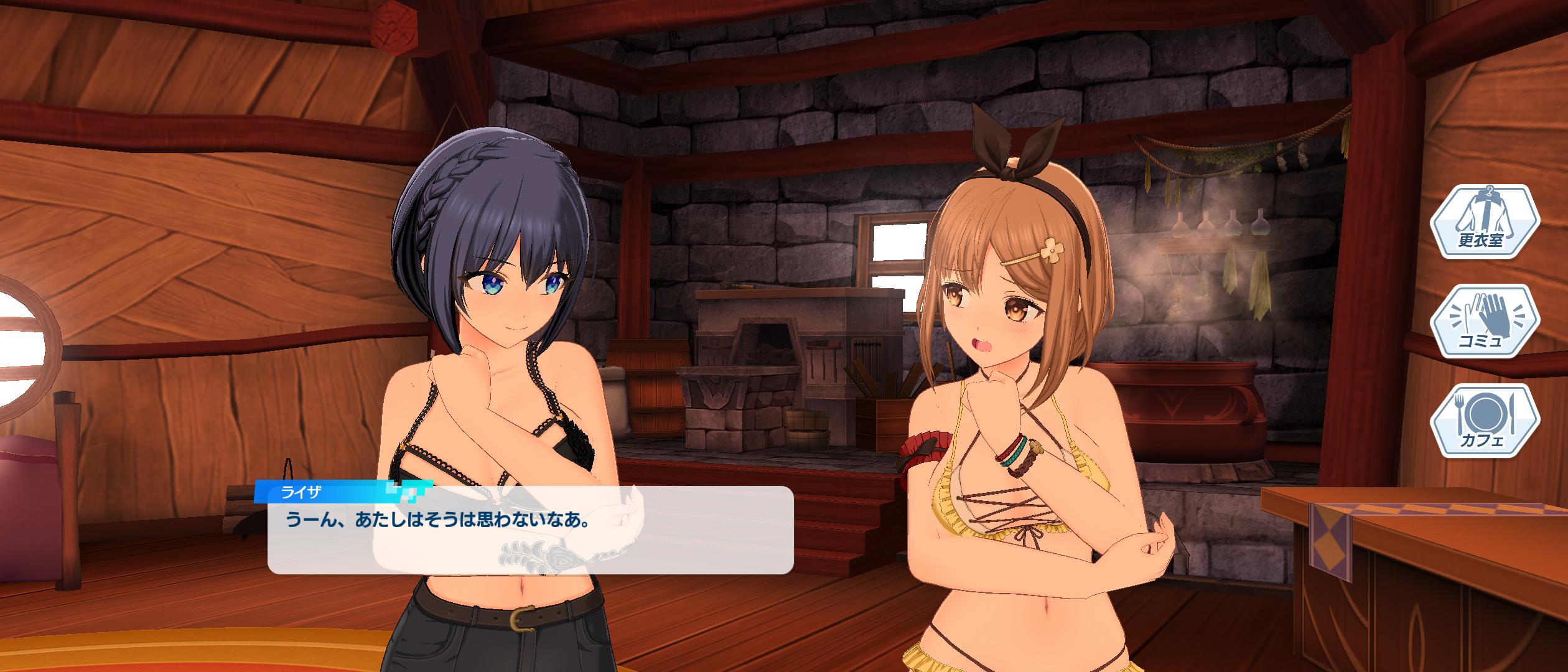1568x672 pixels.
Task: Tap the コミュ communication hand icon
Action: pos(1484,322)
